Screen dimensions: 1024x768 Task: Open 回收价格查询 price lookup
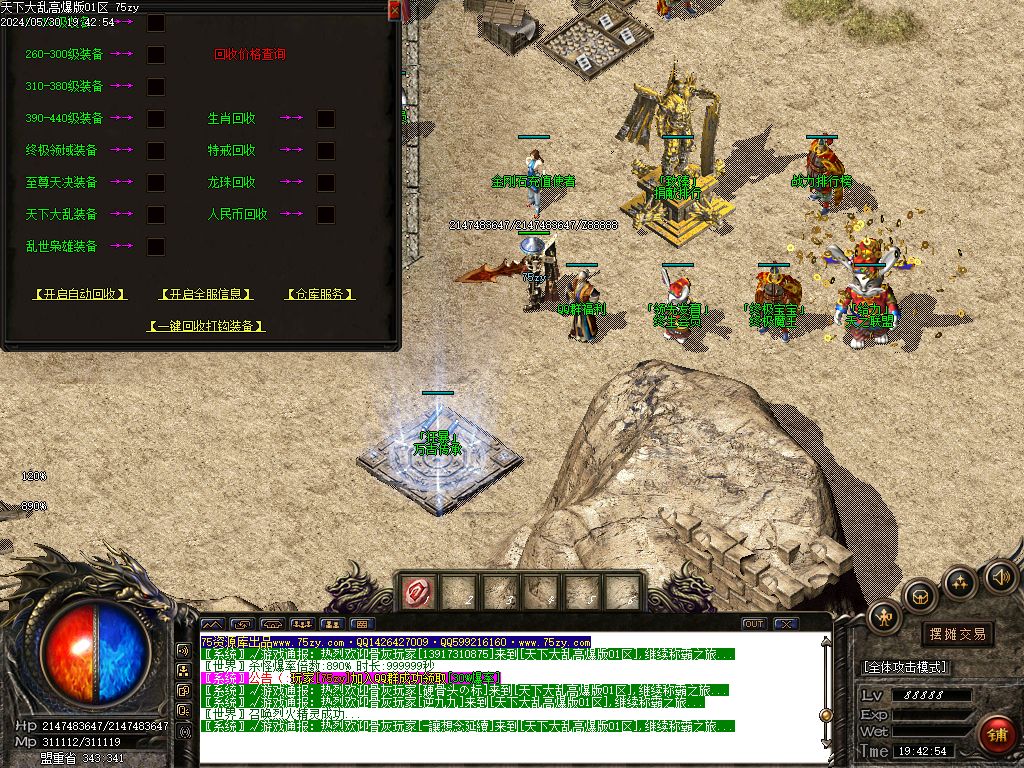click(x=250, y=55)
